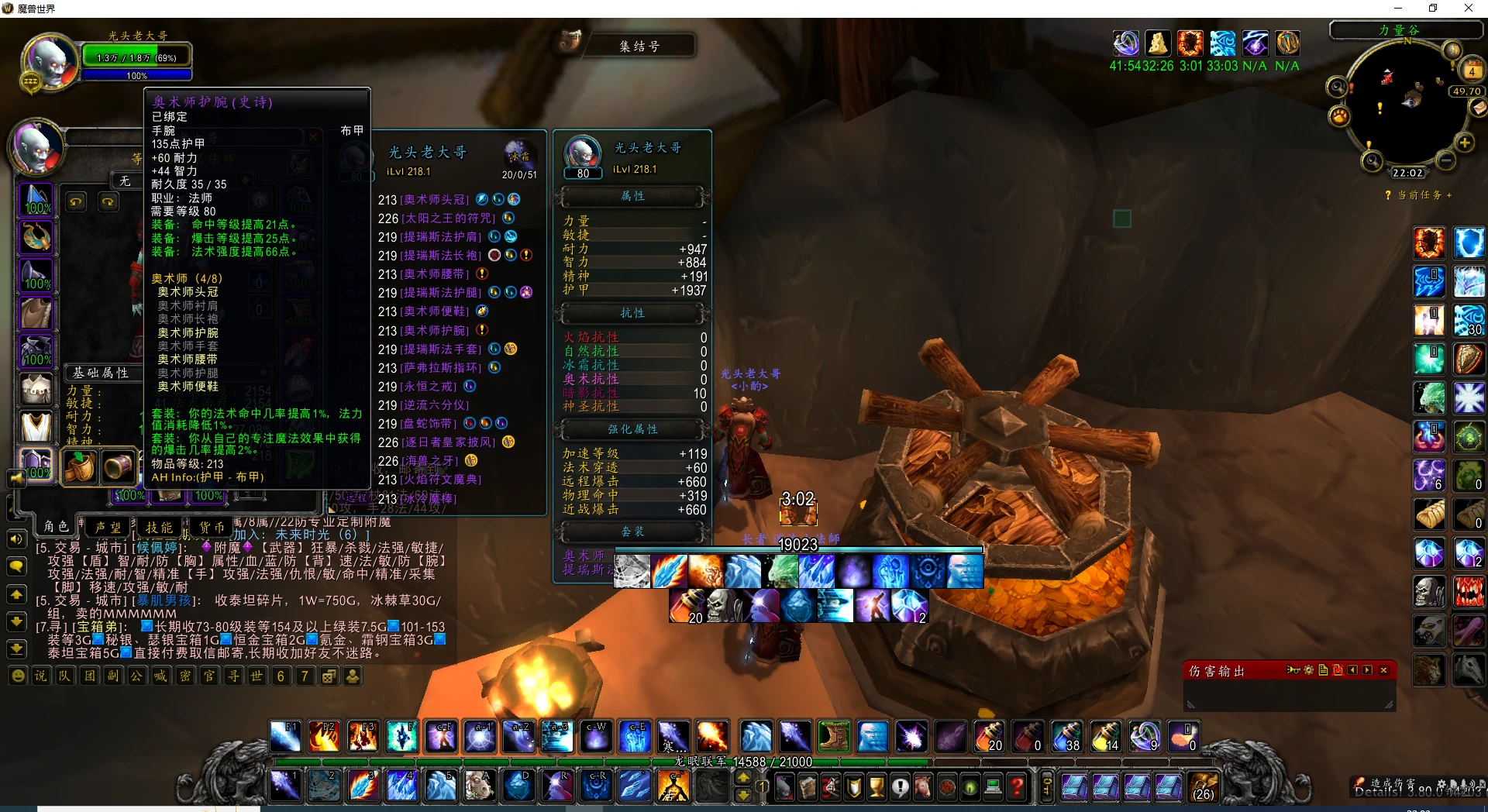
Task: Choose the 喊 yell chat channel button
Action: [160, 676]
